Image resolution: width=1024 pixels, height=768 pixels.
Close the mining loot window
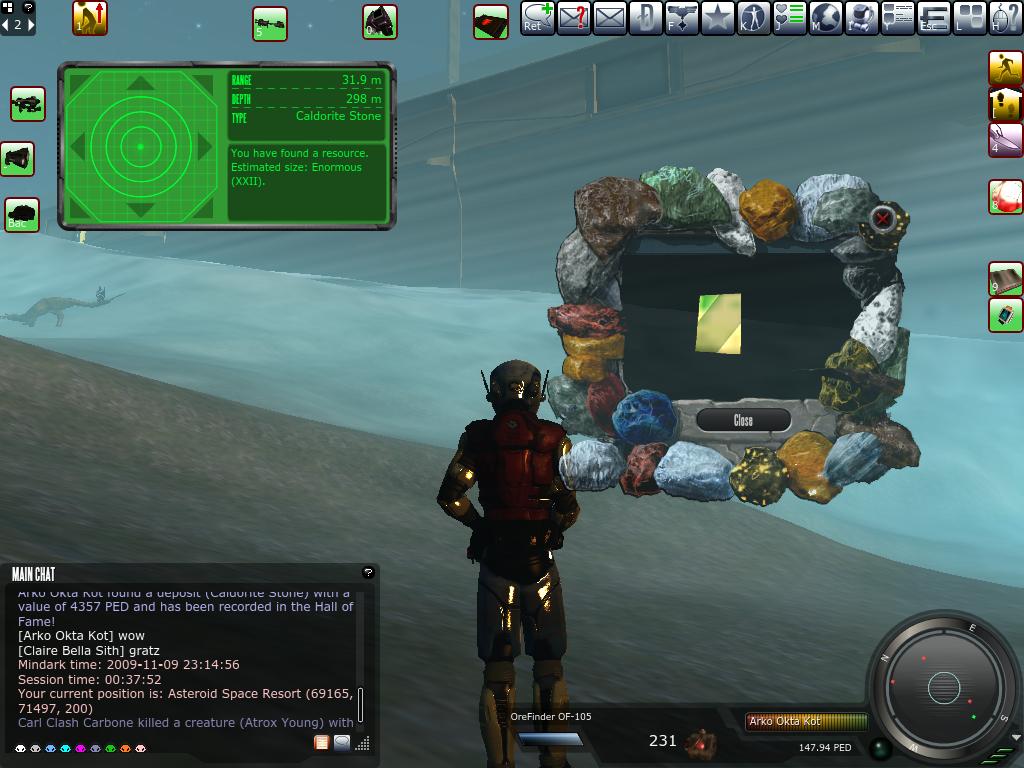743,420
